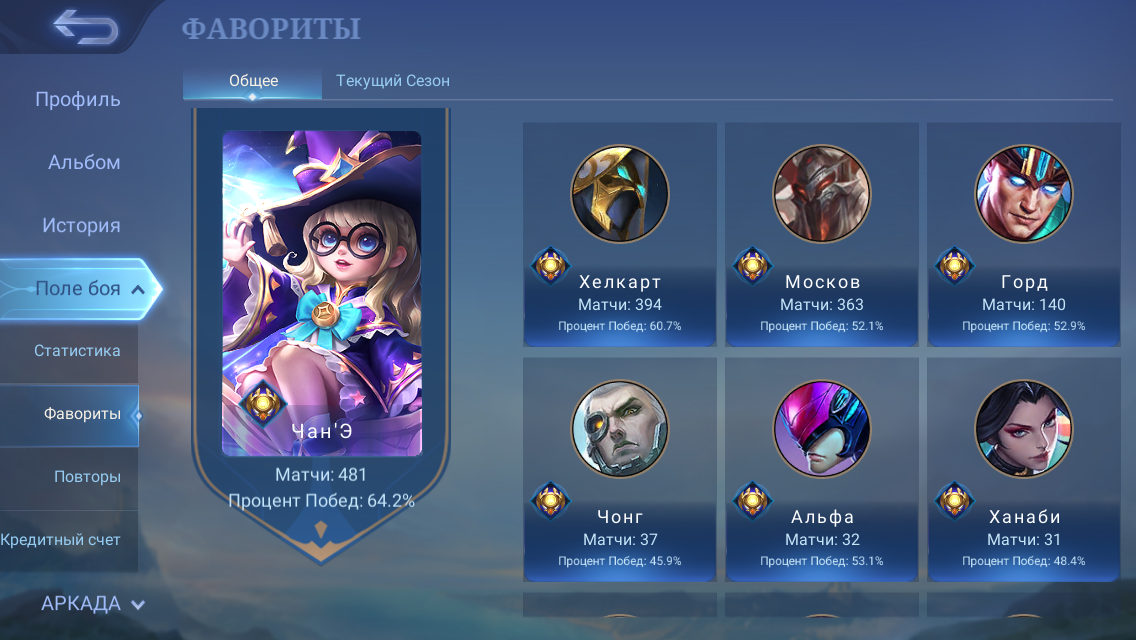This screenshot has width=1136, height=640.
Task: Switch to the Текущий Сезон tab
Action: click(x=393, y=81)
